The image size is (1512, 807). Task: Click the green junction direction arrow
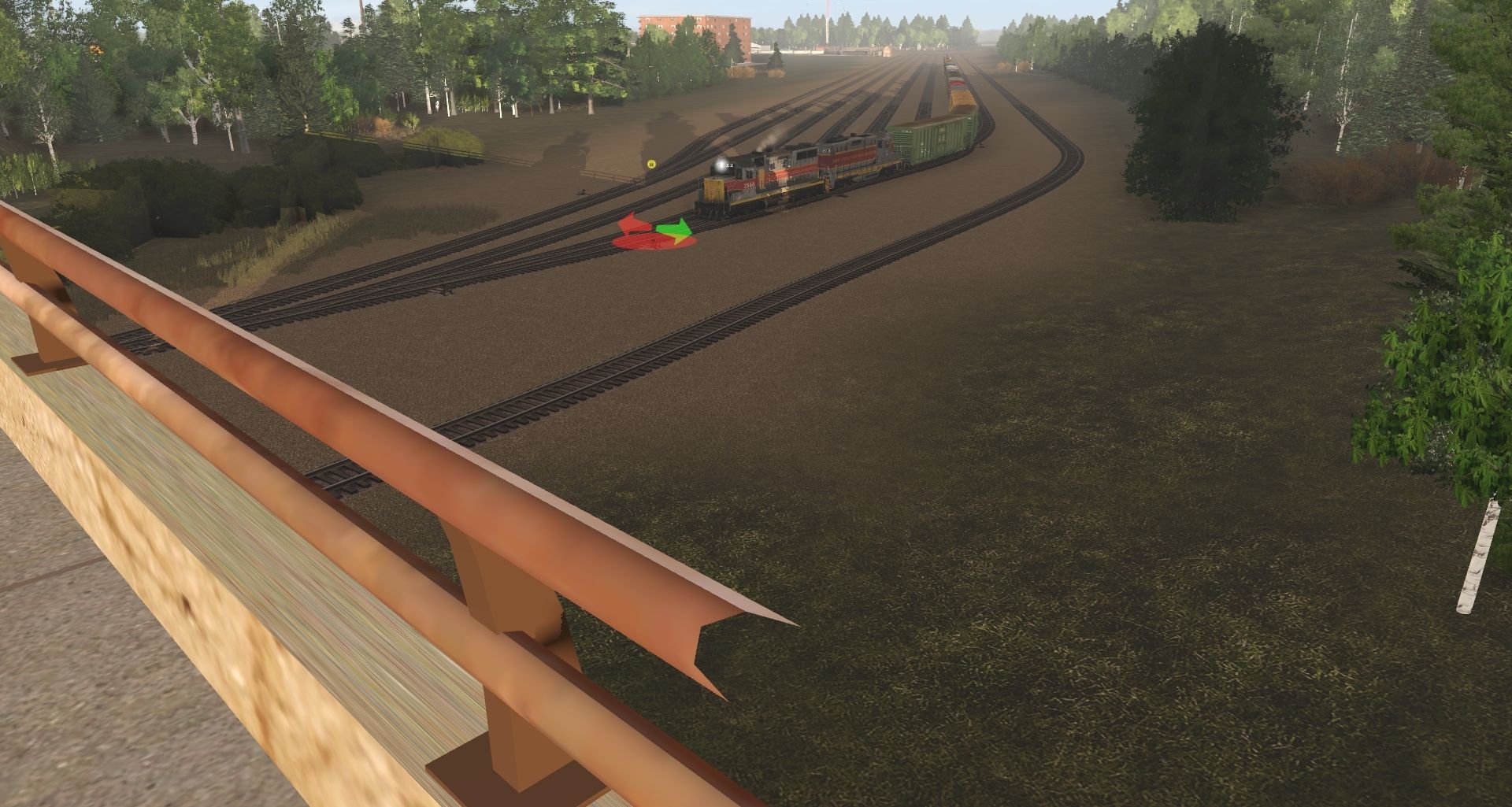click(x=676, y=231)
